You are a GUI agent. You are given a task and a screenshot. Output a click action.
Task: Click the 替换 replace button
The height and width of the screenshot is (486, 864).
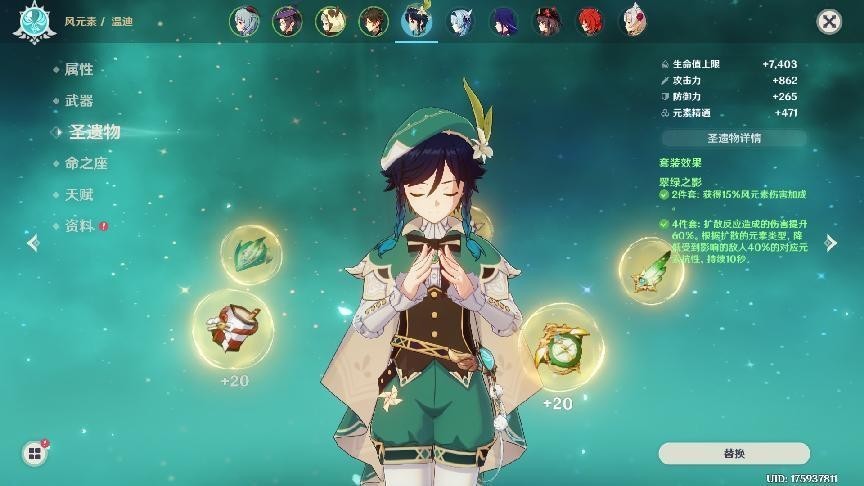point(733,453)
